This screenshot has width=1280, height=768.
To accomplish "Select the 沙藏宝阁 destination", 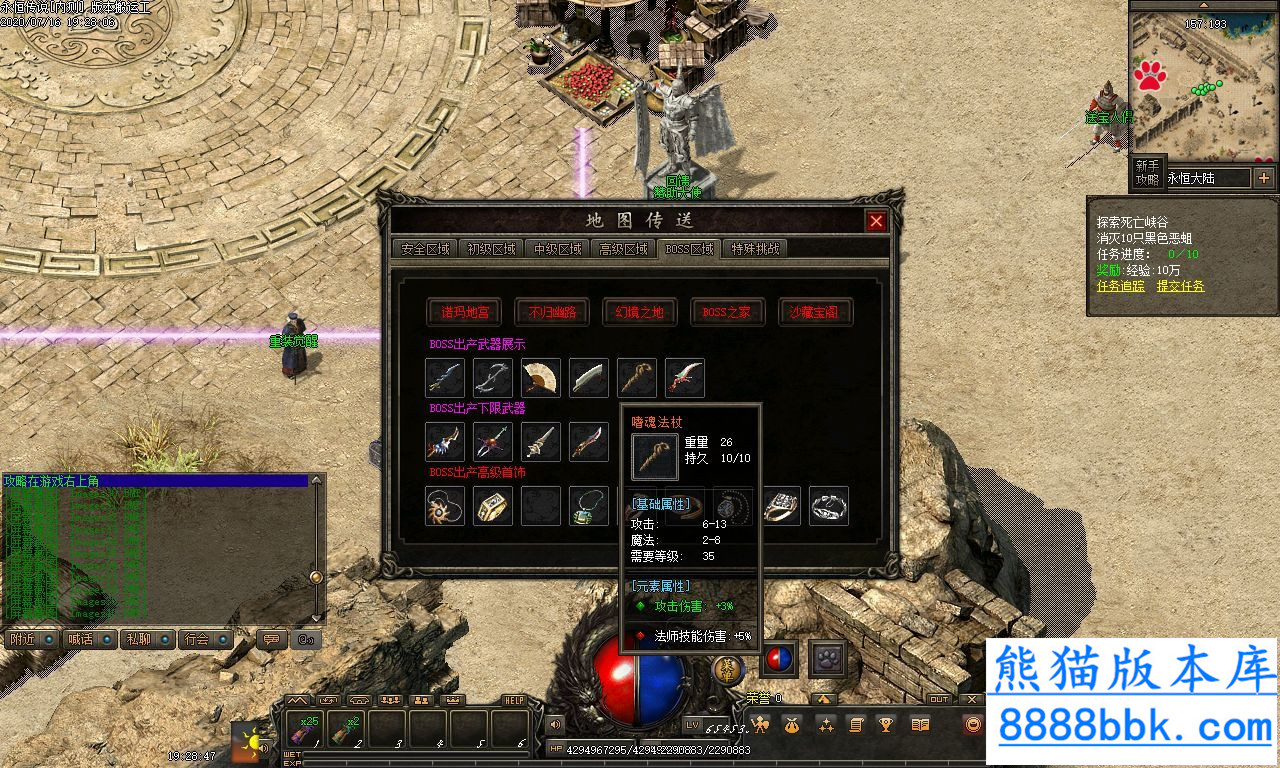I will [815, 312].
